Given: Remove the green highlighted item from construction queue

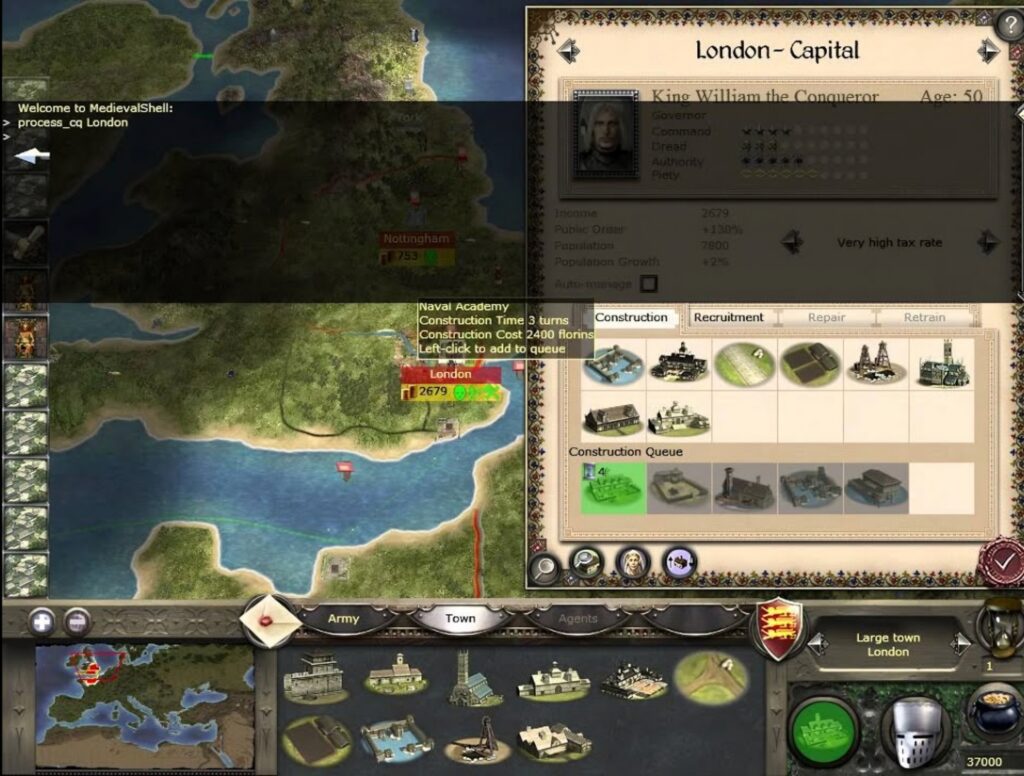Looking at the screenshot, I should [613, 487].
